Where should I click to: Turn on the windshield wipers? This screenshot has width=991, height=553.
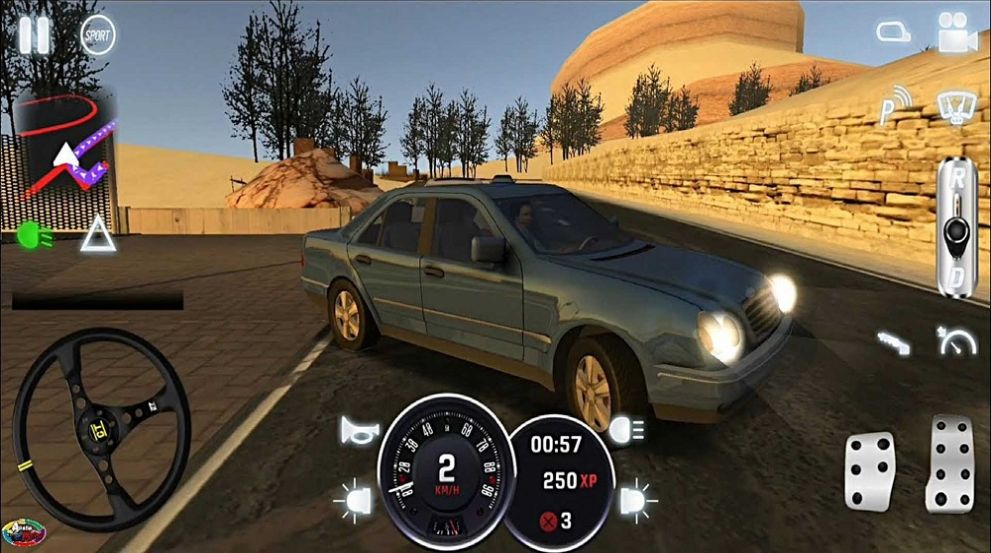point(957,105)
